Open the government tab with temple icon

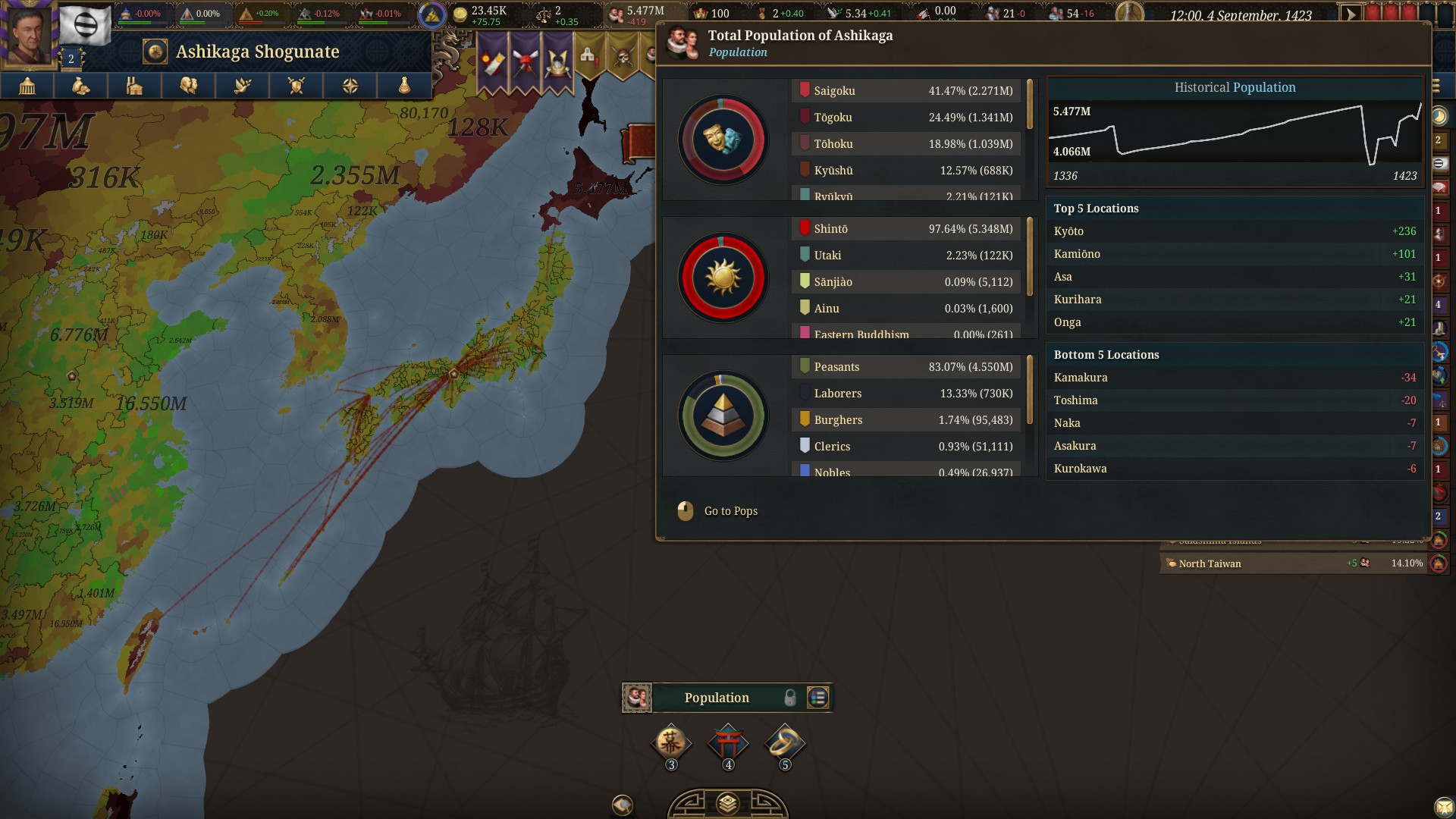(x=27, y=86)
